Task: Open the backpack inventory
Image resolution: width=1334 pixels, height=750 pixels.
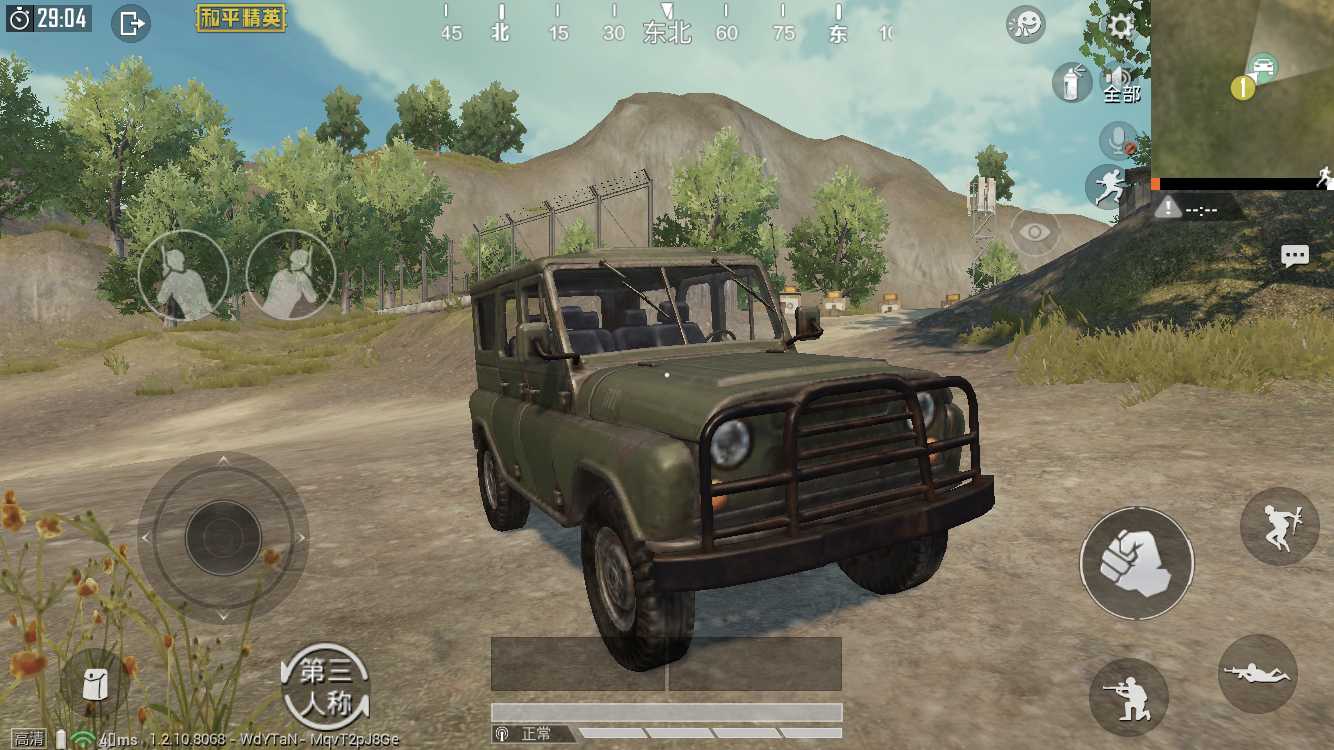Action: pos(94,685)
